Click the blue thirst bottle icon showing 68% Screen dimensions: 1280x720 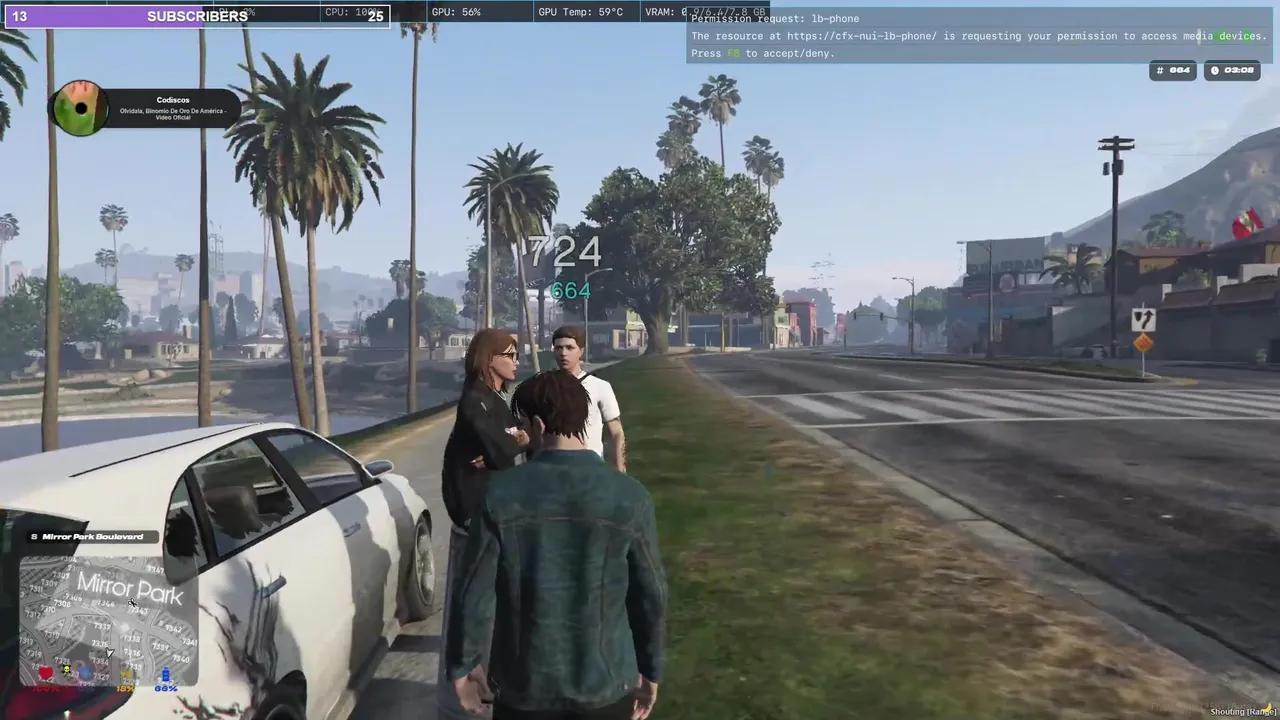tap(166, 674)
